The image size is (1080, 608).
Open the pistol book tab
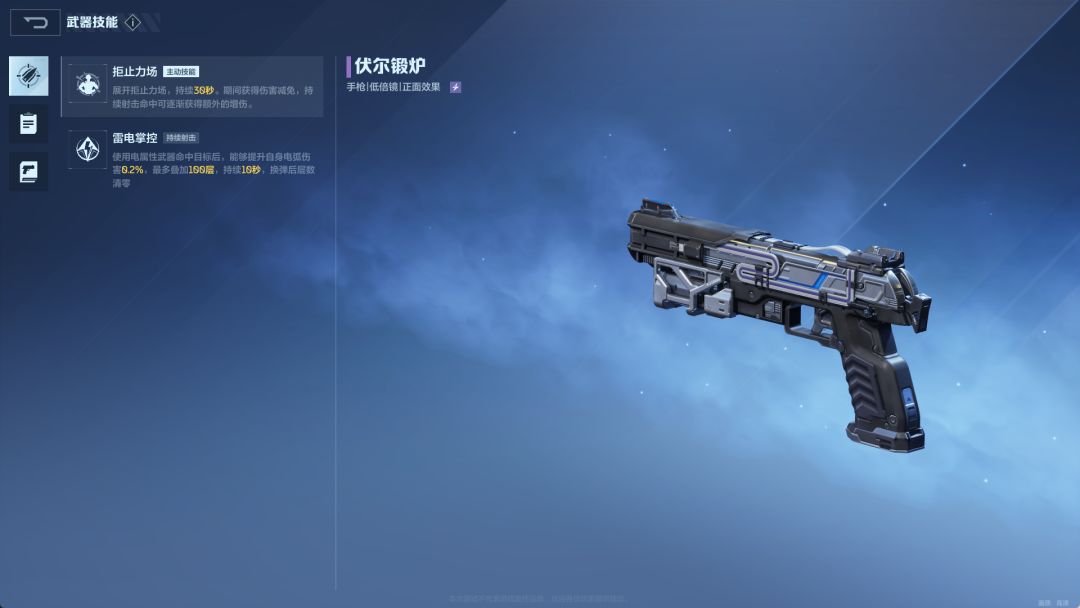point(28,172)
